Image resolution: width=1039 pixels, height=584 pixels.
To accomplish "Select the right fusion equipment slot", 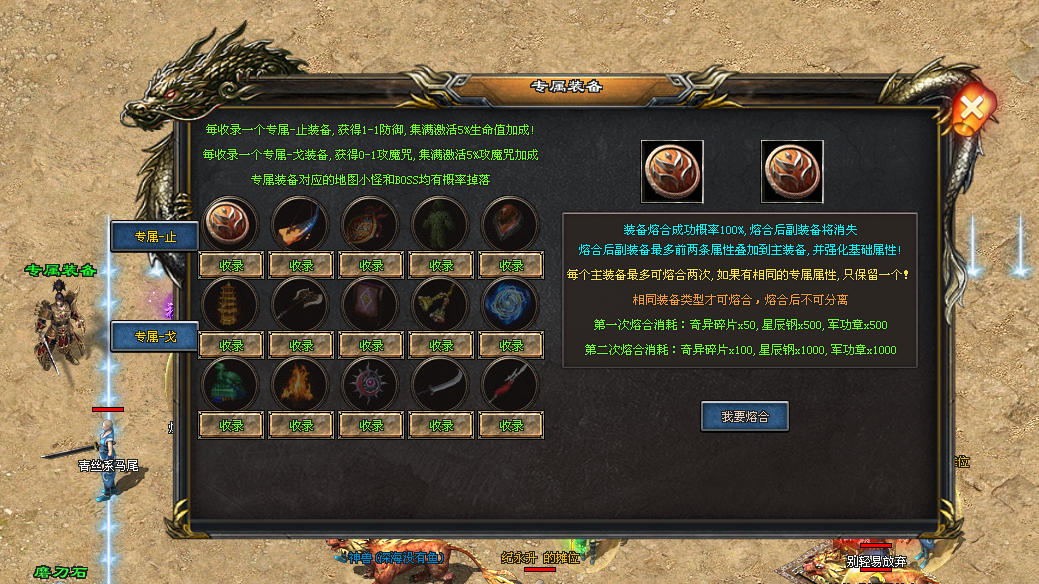I will pyautogui.click(x=792, y=171).
